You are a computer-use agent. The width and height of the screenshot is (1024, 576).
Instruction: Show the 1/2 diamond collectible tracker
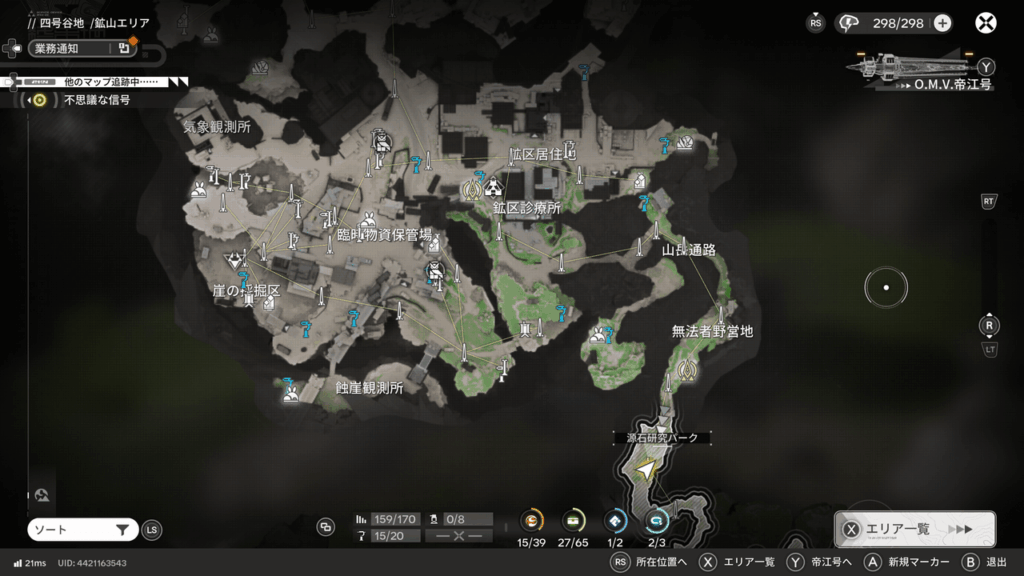pos(616,520)
